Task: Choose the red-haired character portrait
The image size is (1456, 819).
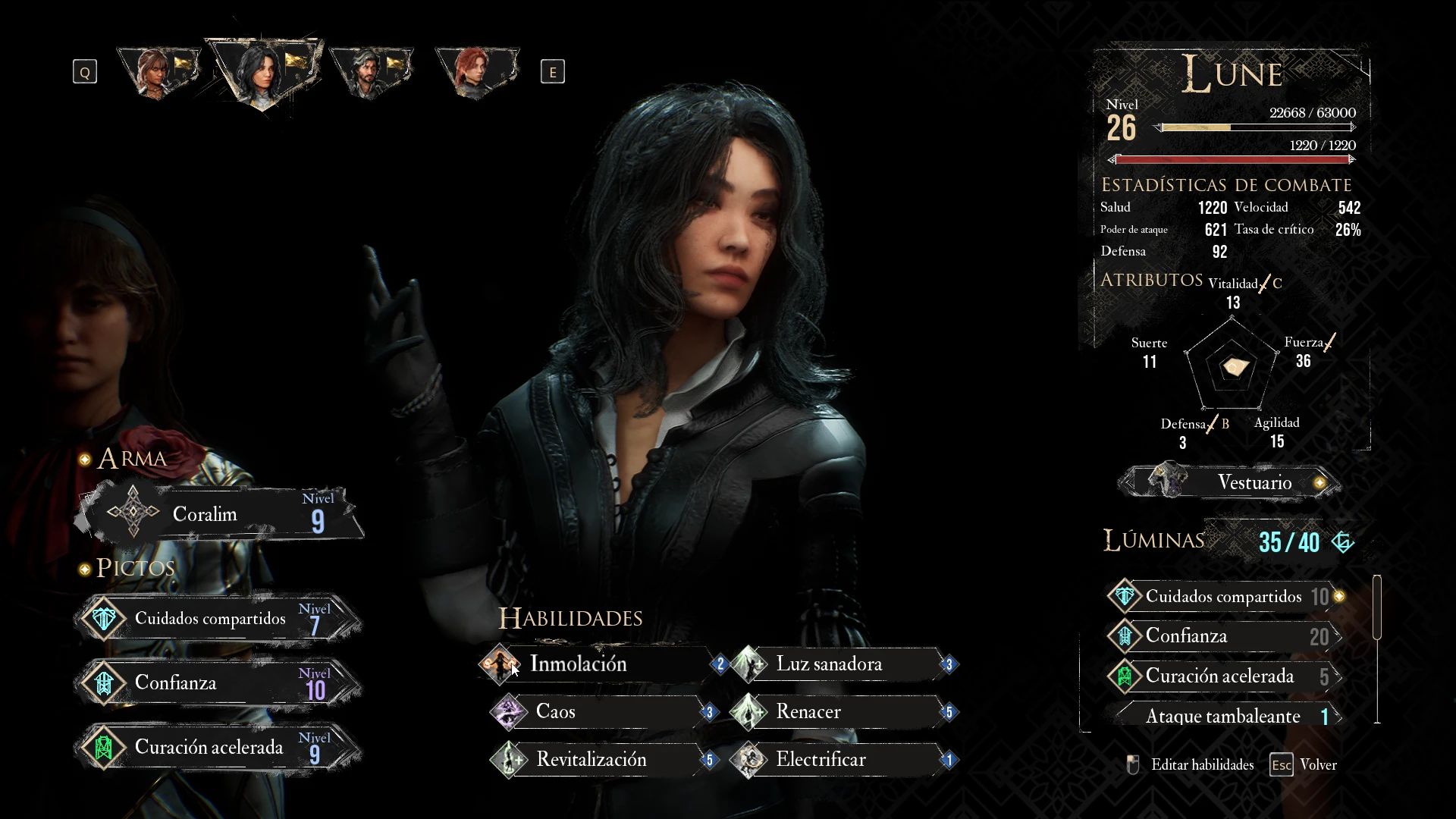Action: (476, 72)
